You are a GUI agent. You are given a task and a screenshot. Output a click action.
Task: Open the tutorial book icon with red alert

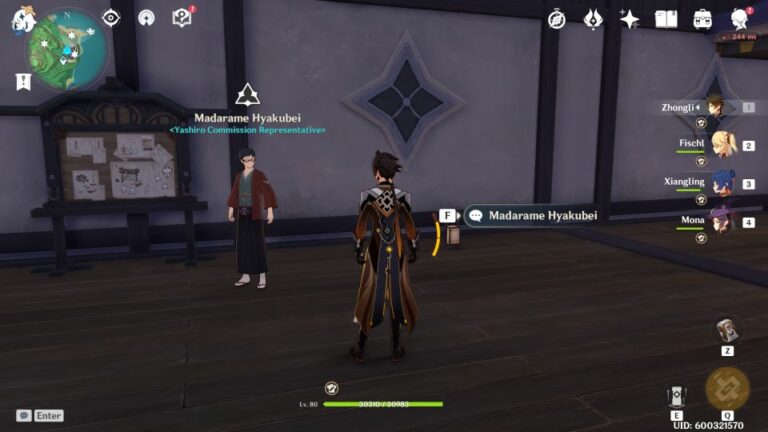181,17
